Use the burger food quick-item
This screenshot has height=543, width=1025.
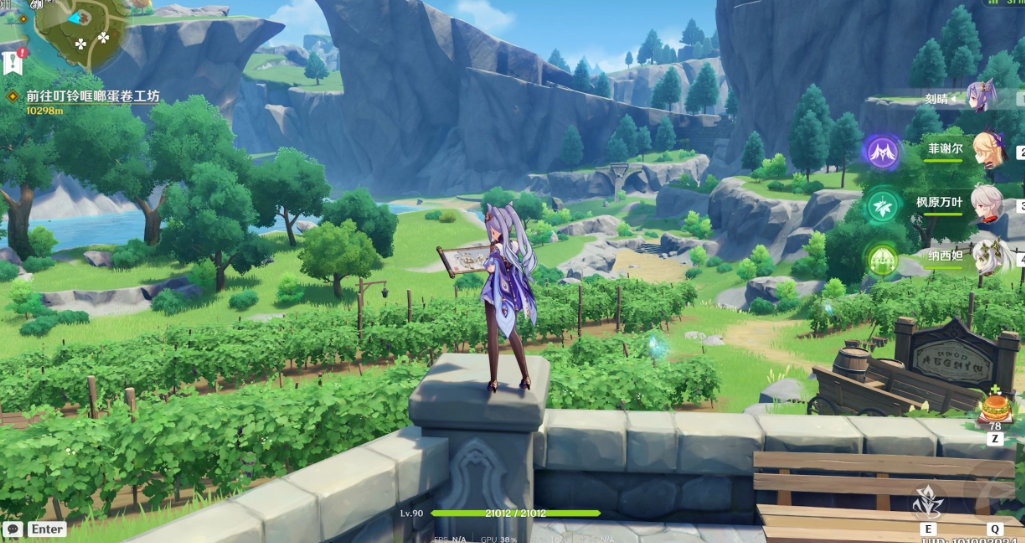(994, 409)
